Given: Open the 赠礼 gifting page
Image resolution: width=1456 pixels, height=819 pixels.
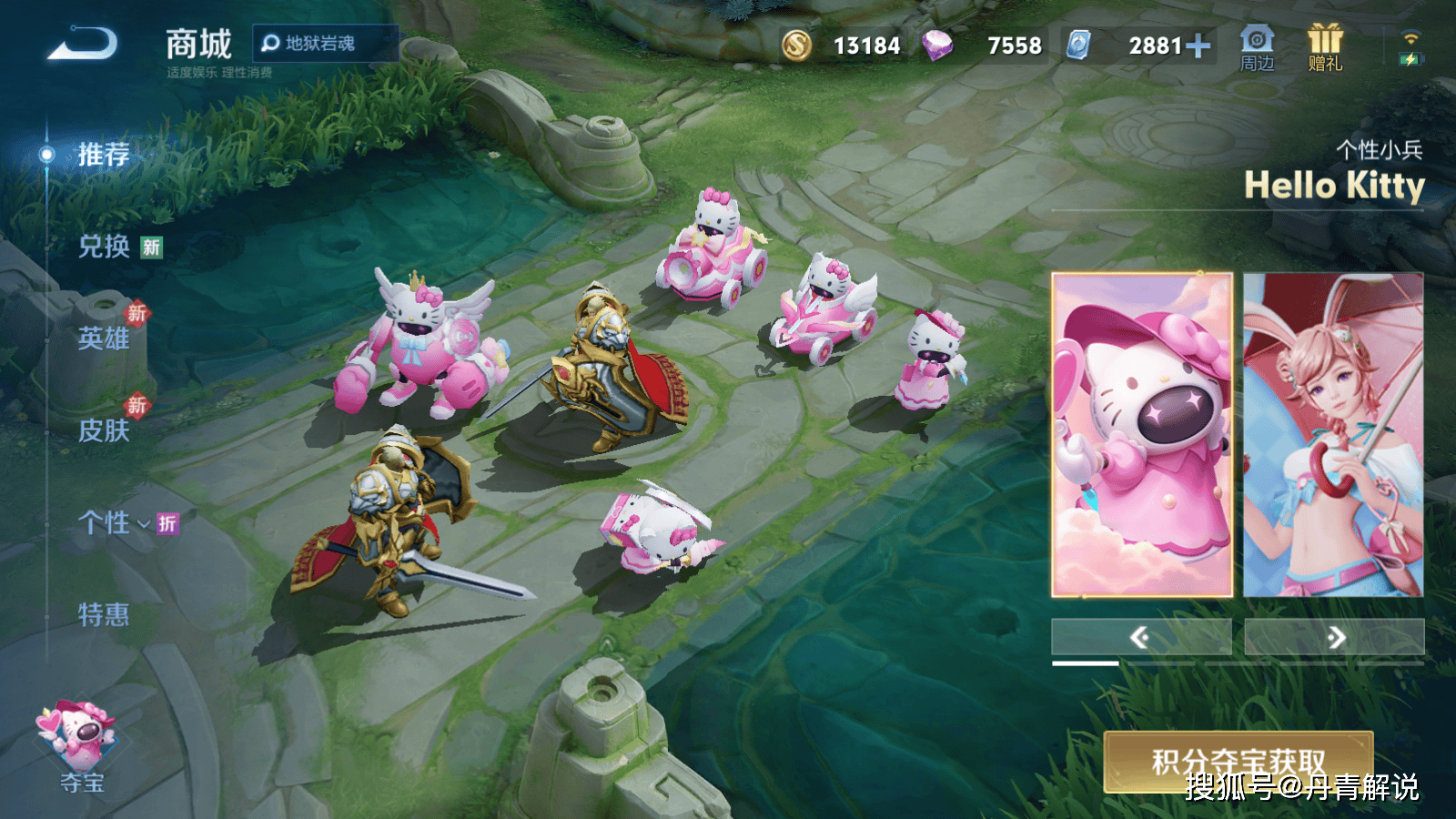Looking at the screenshot, I should click(1325, 48).
